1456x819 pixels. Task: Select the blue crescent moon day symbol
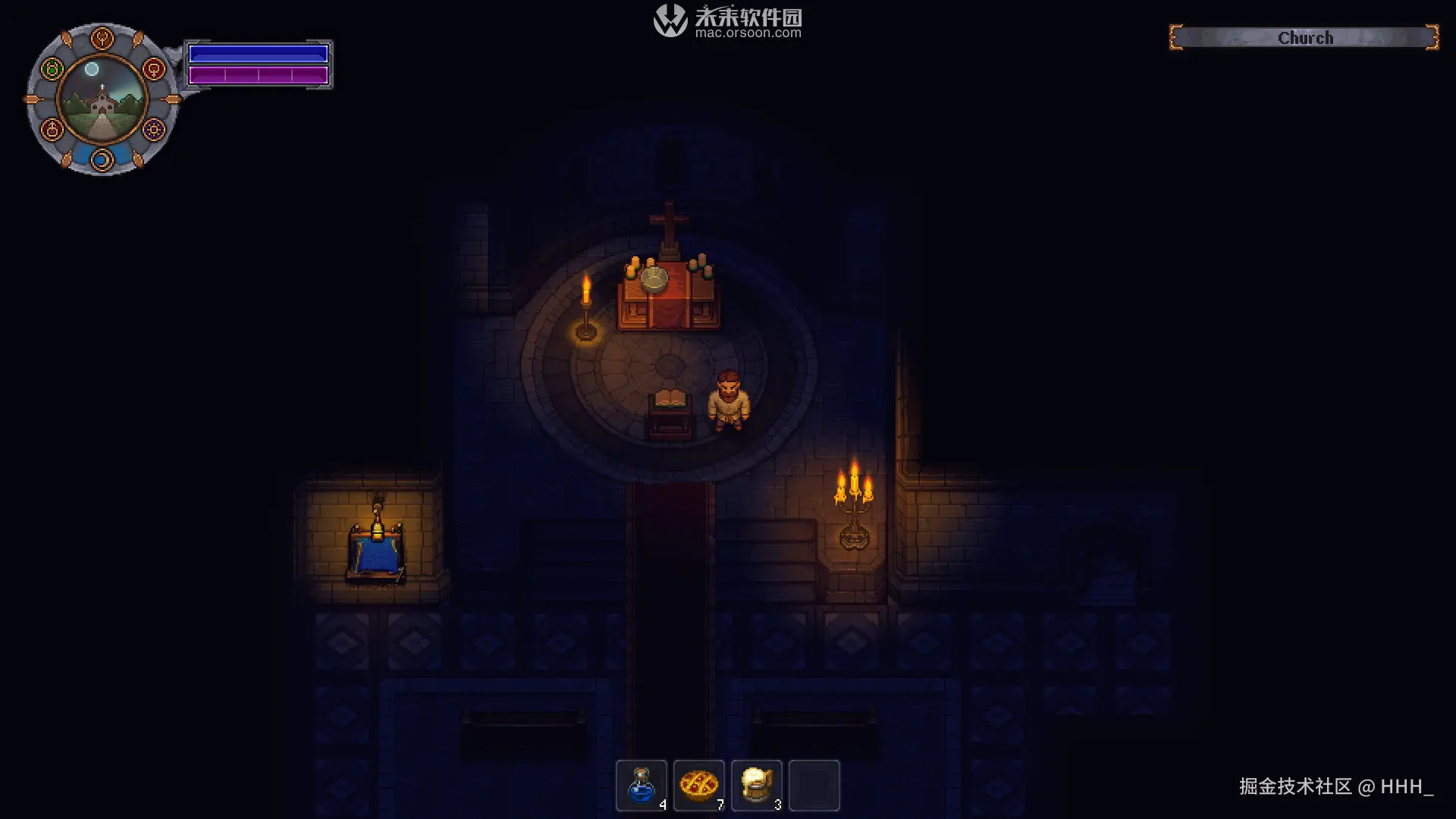tap(102, 159)
